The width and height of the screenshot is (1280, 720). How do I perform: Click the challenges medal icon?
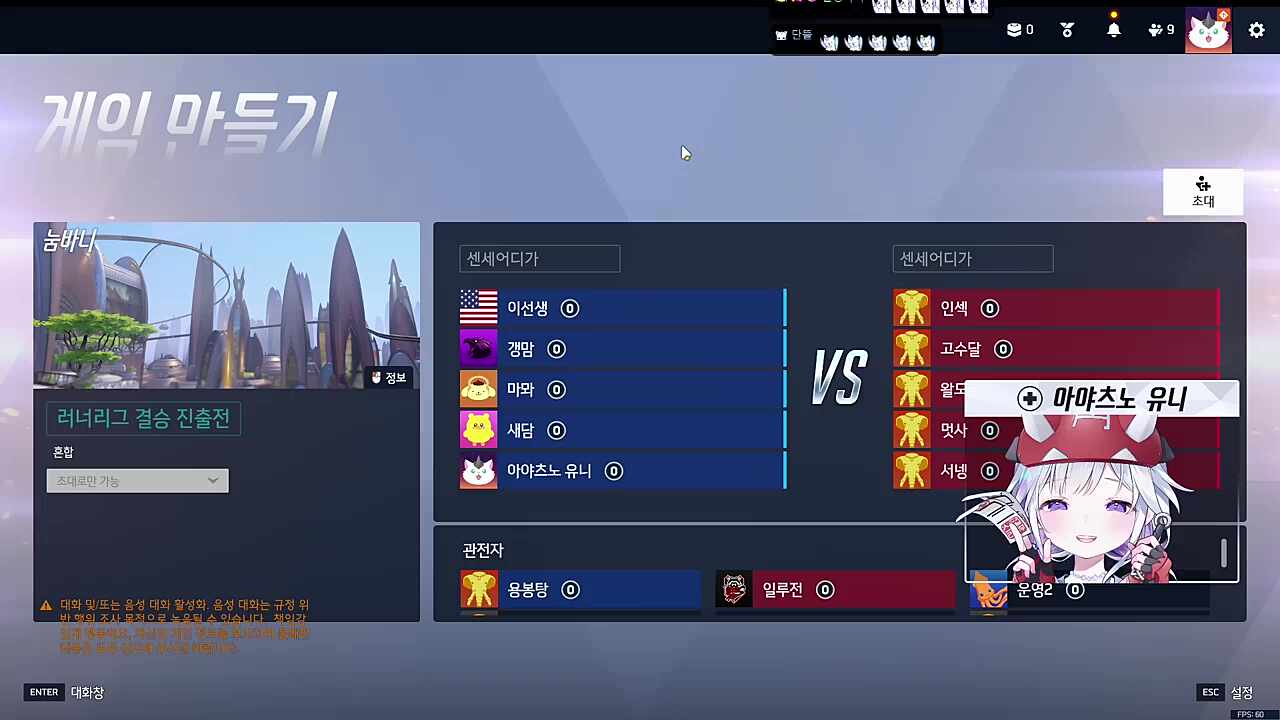pyautogui.click(x=1066, y=29)
